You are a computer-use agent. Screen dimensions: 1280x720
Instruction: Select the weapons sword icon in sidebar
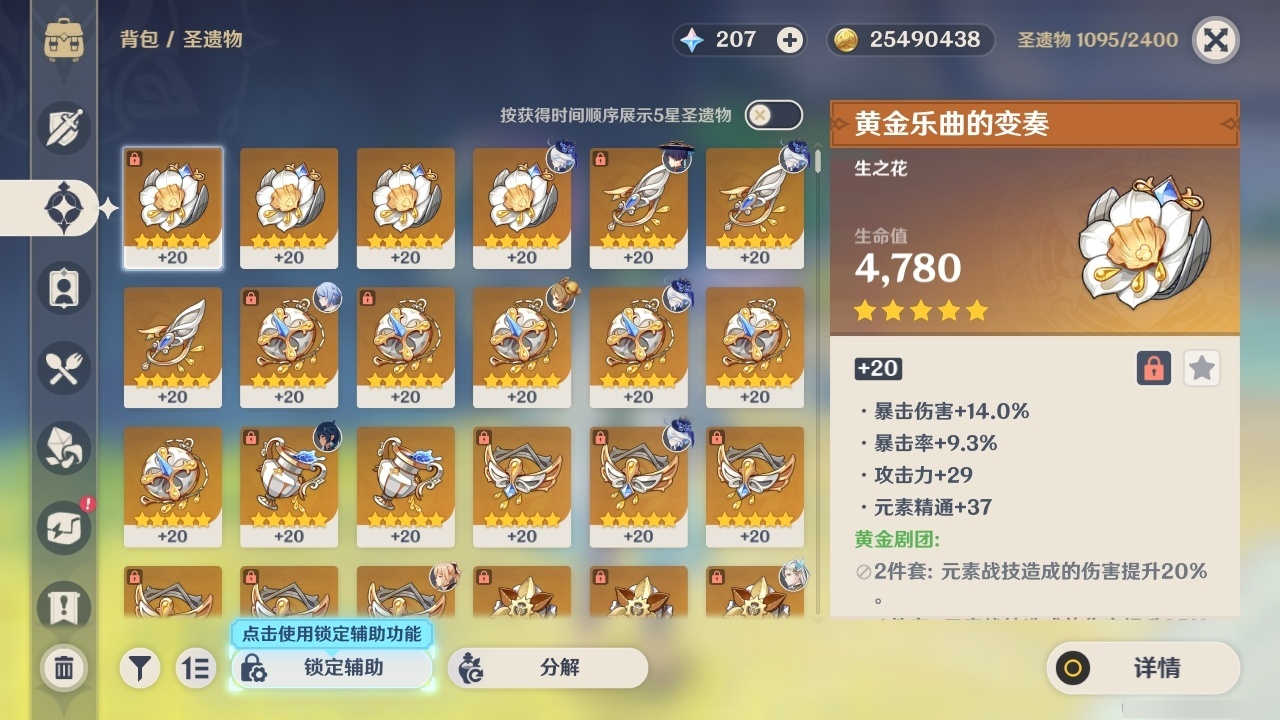63,128
